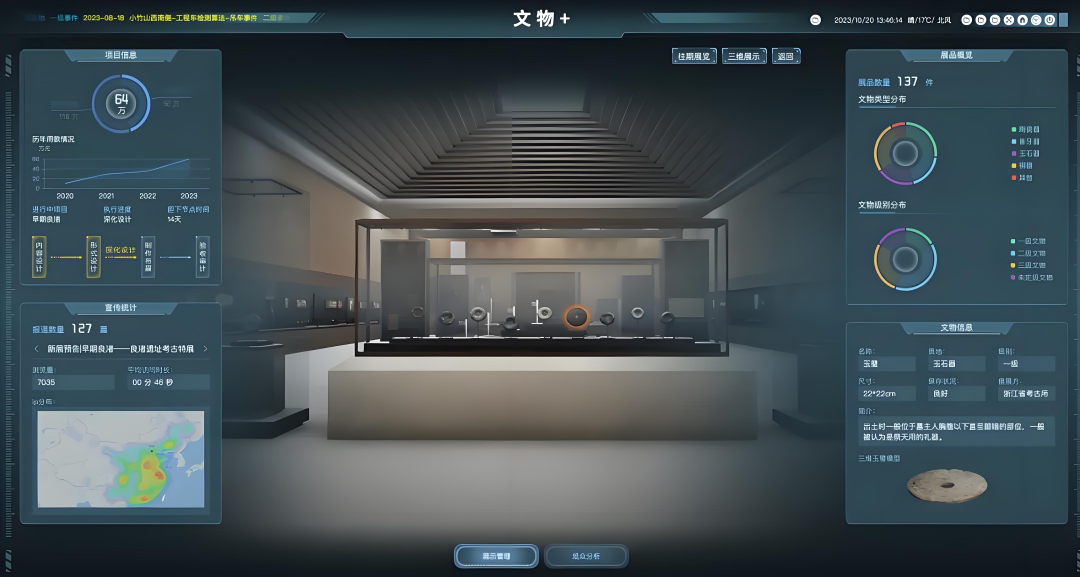Screen dimensions: 1080x577
Task: Select the 内容设计 workflow step
Action: [39, 256]
